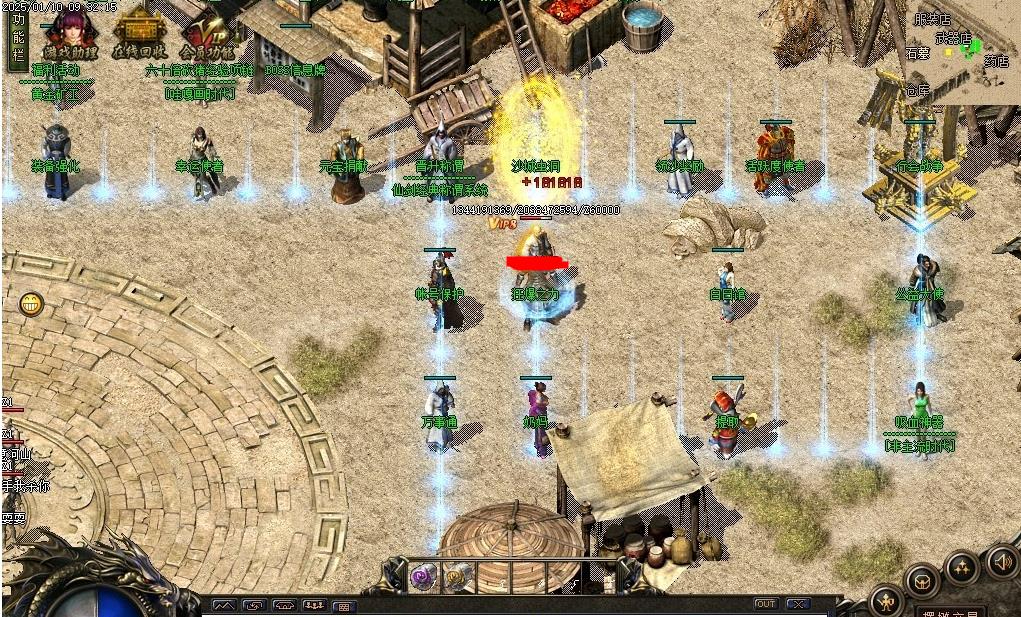
Task: Use the silver item in the quick belt
Action: tap(457, 575)
